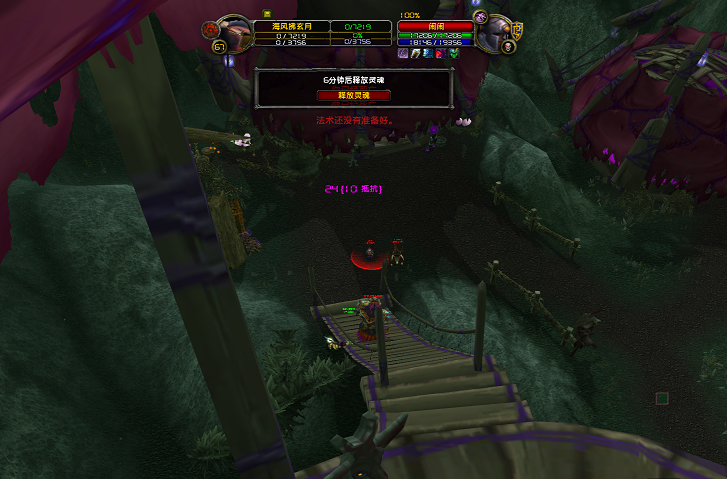Click the red target name bar
The width and height of the screenshot is (727, 479).
tap(435, 26)
